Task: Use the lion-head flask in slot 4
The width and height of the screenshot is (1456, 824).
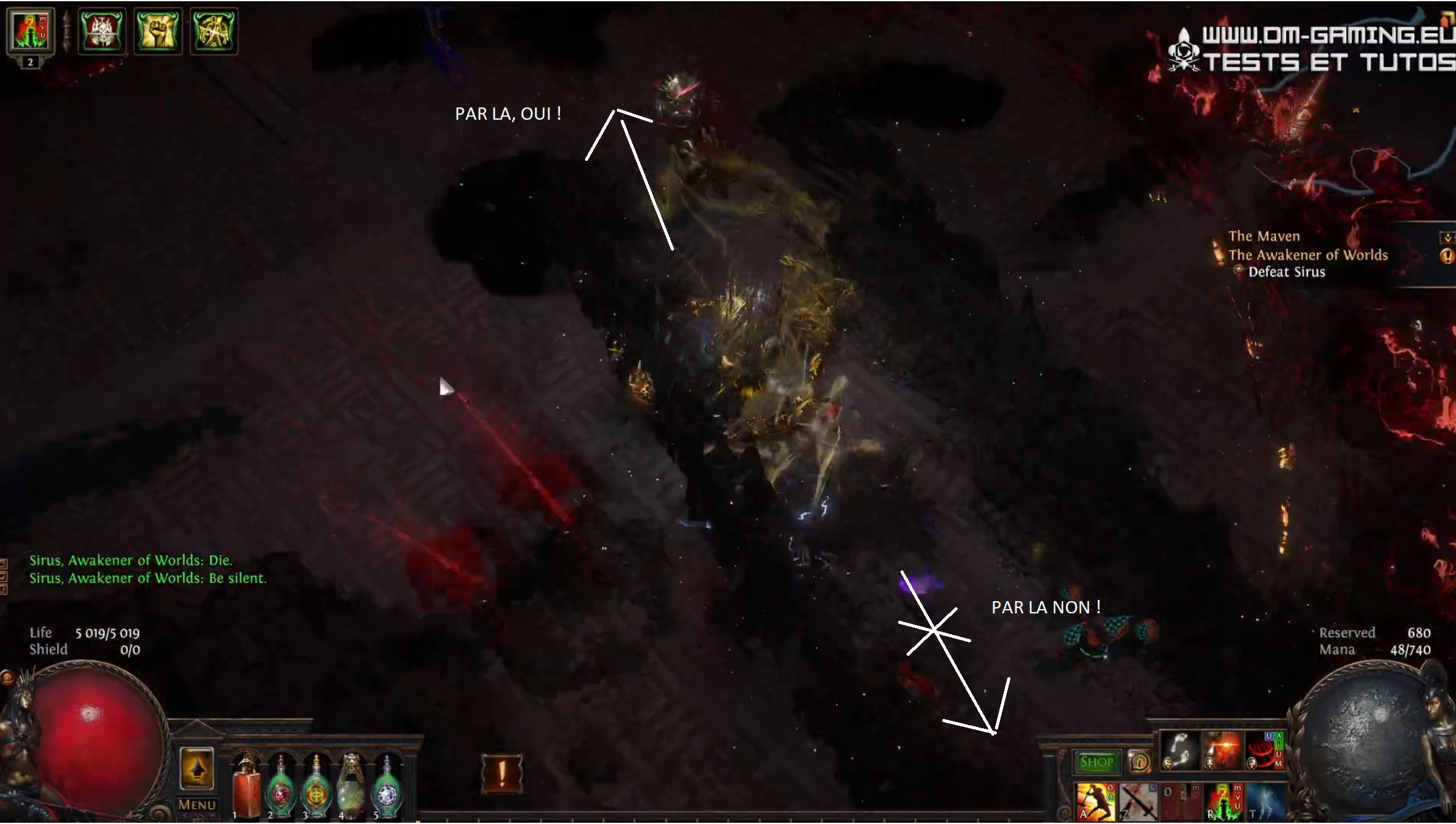Action: coord(351,789)
